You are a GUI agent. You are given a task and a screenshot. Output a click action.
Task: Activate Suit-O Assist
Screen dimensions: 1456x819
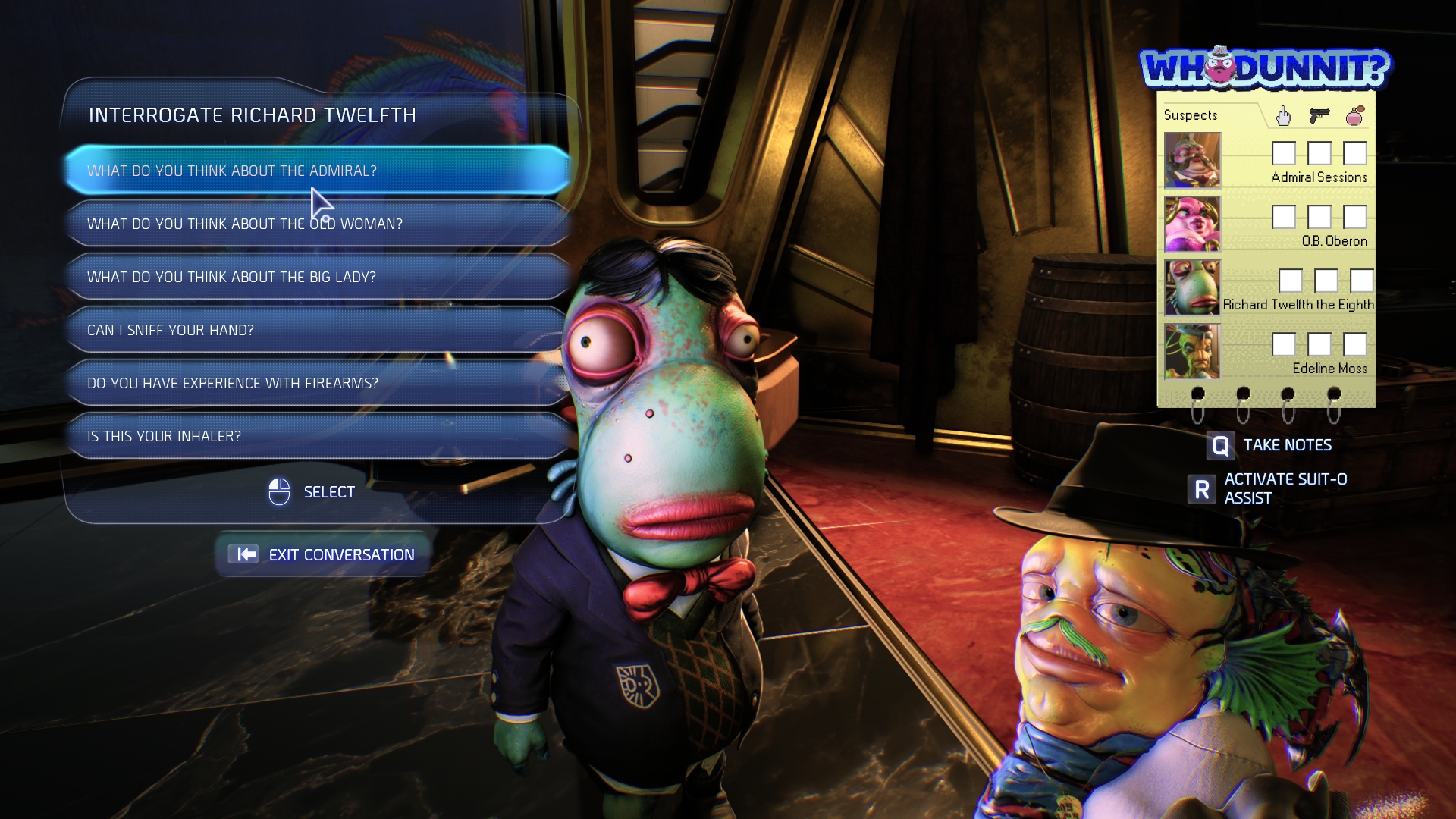click(1268, 488)
